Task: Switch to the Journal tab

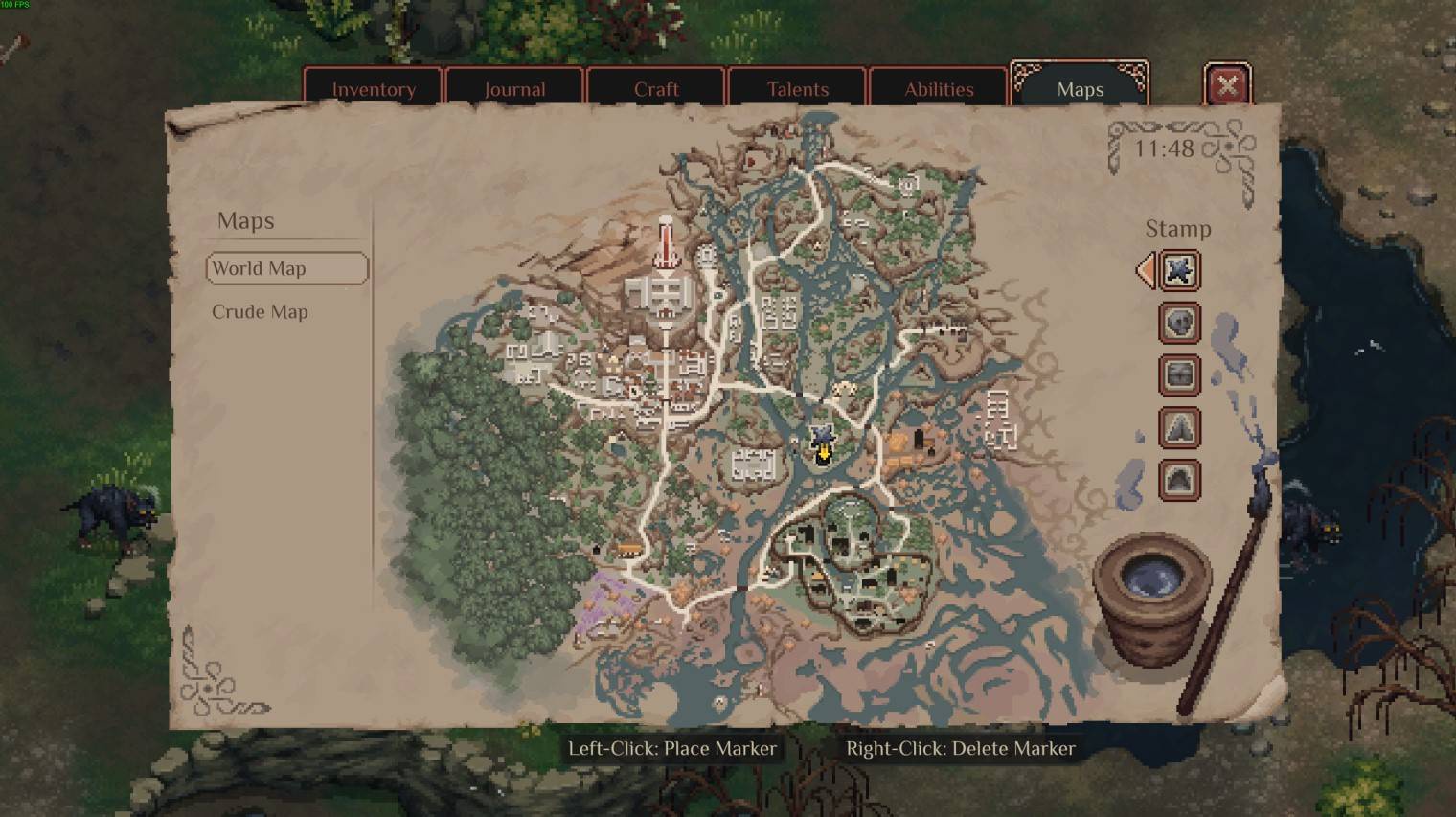Action: tap(514, 89)
